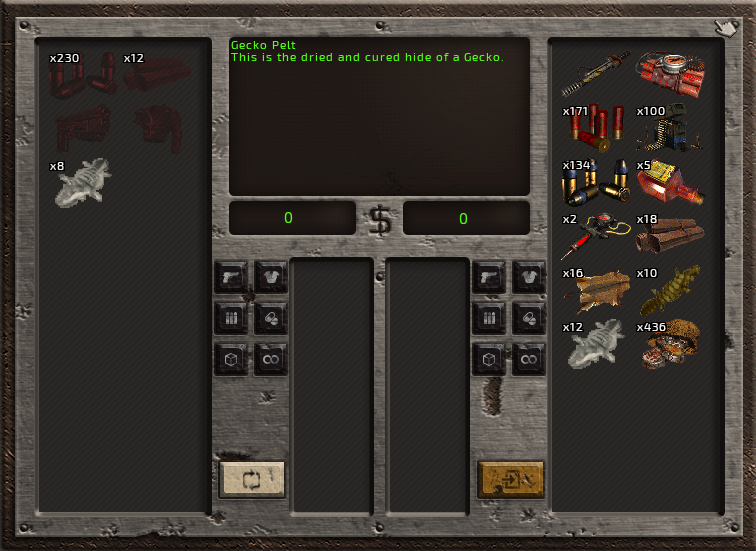This screenshot has height=551, width=756.
Task: Choose the red-tinted pistol item
Action: pos(84,128)
